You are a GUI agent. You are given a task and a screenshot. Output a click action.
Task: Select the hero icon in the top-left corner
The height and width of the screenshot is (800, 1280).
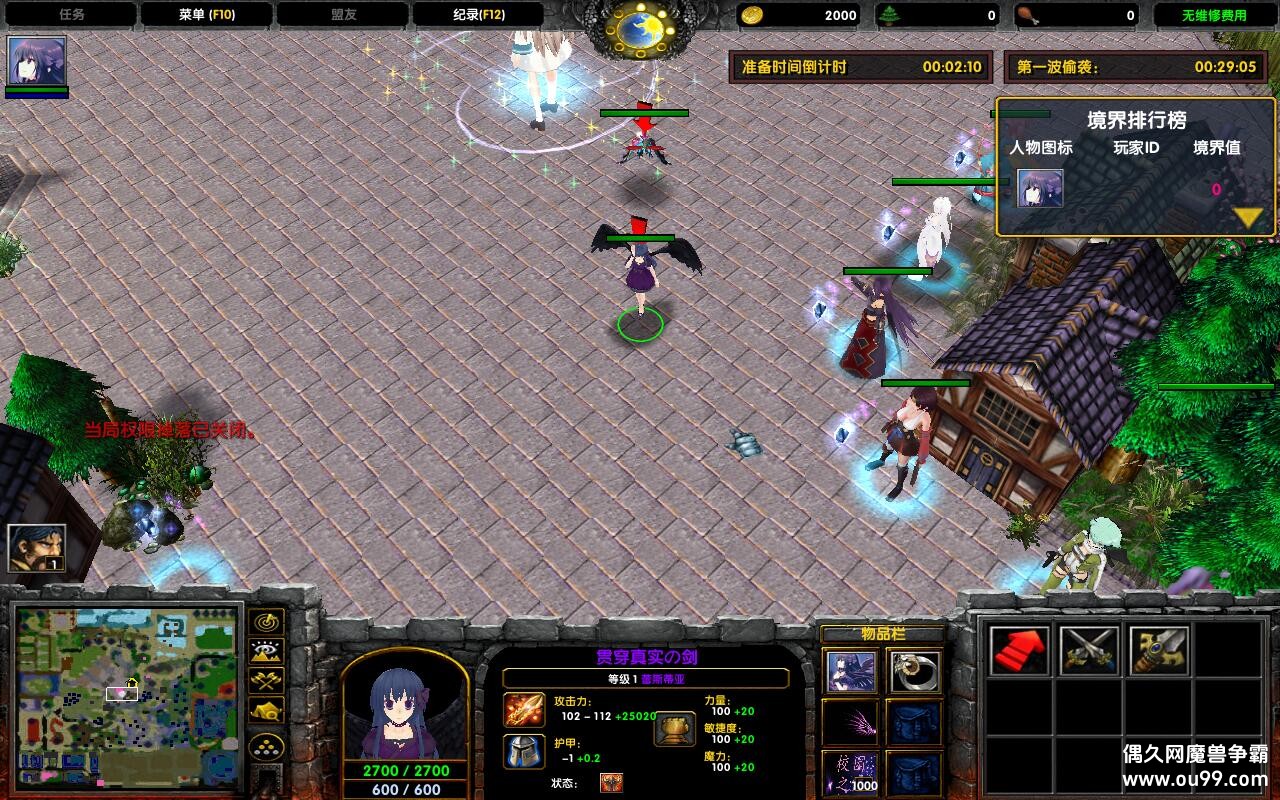[x=37, y=60]
